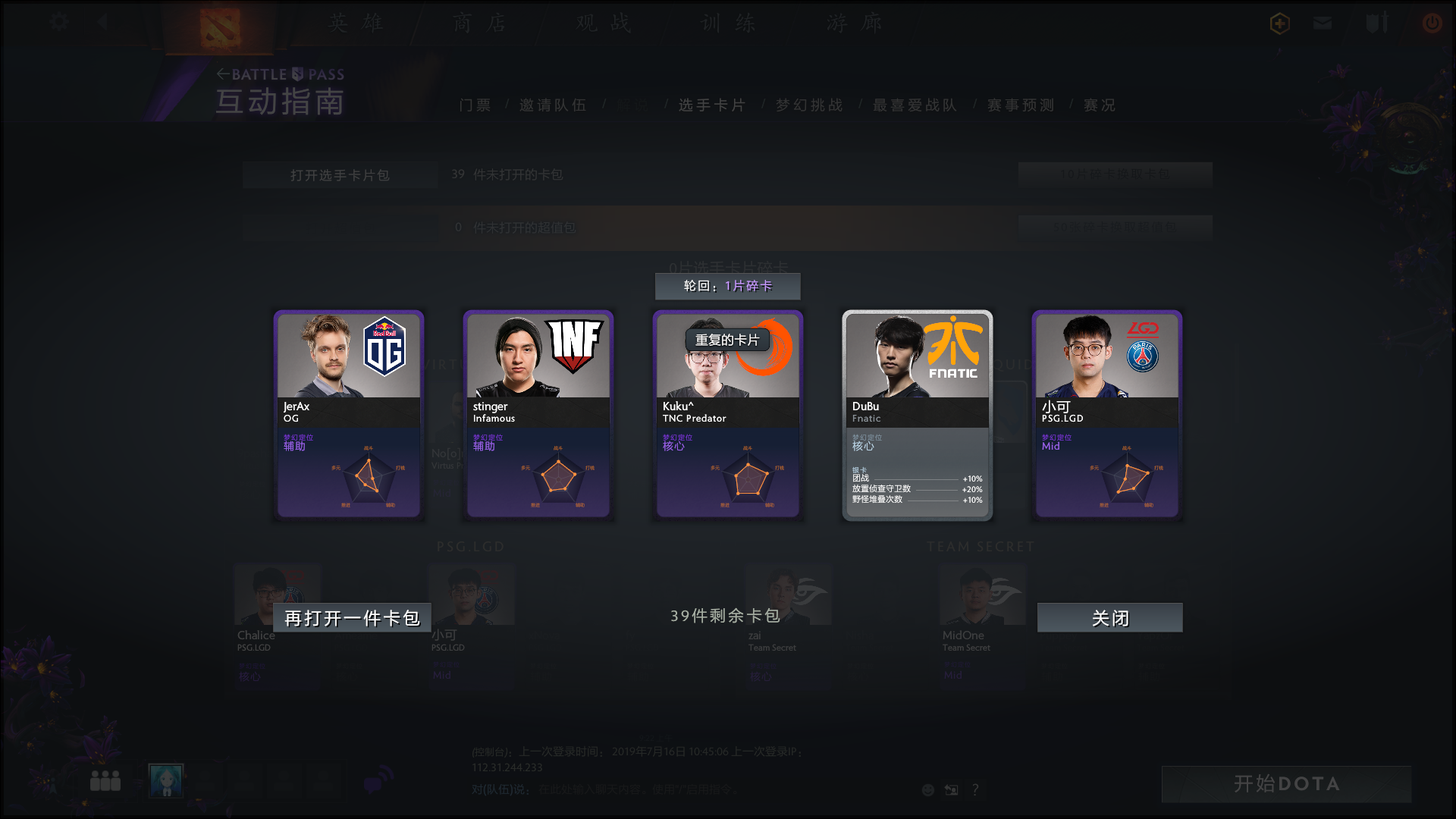Open the Dota Plus hexagon icon
This screenshot has width=1456, height=819.
coord(1279,23)
